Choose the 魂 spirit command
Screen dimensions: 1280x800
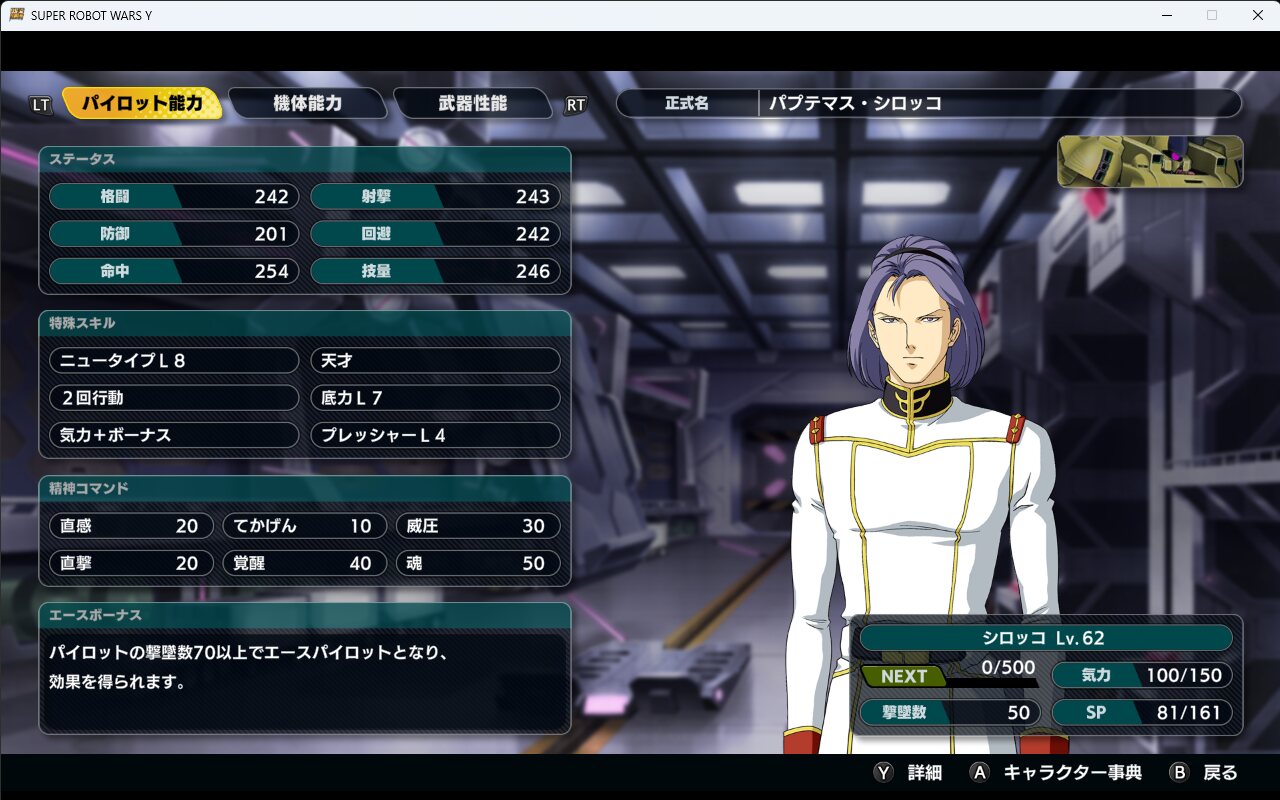(x=477, y=563)
